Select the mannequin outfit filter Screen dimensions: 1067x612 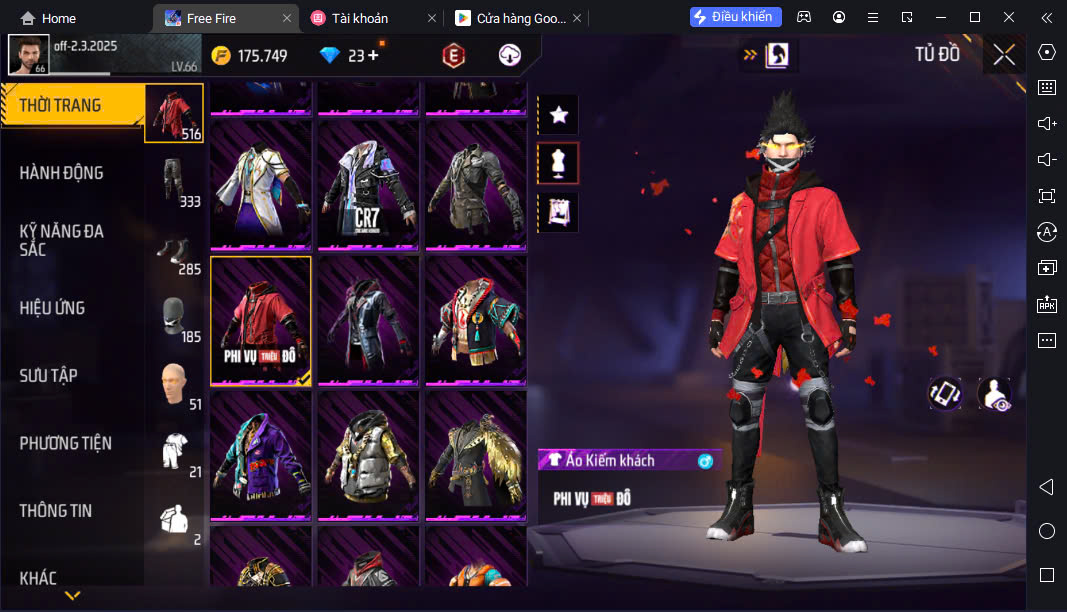558,163
